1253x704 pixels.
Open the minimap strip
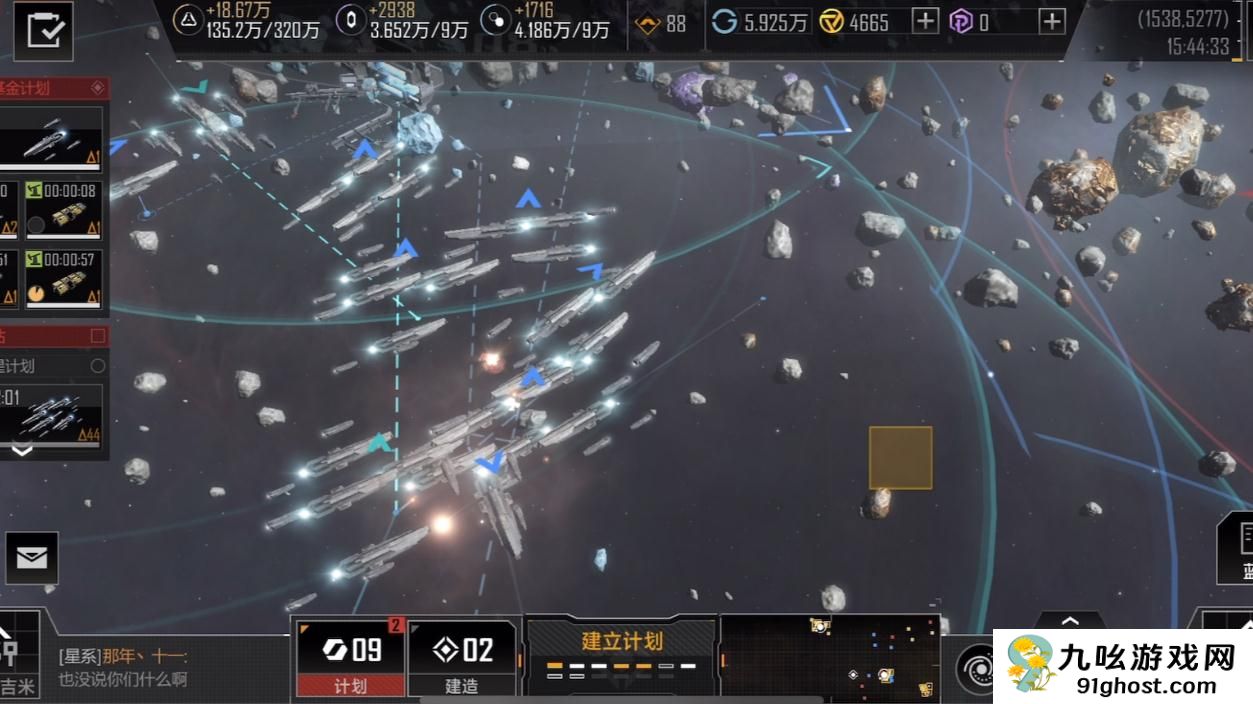pyautogui.click(x=829, y=655)
